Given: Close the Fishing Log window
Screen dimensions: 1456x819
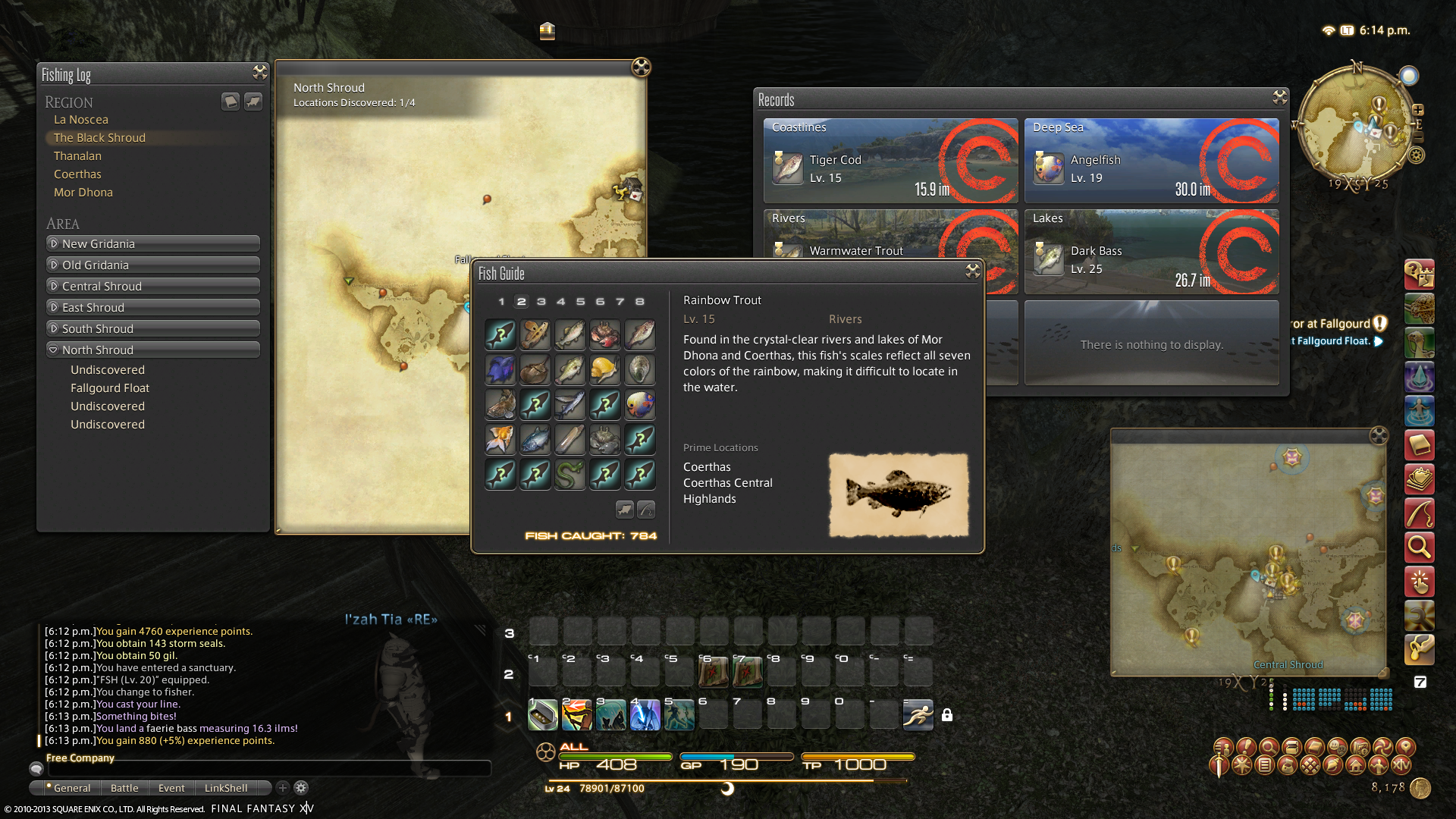Looking at the screenshot, I should click(x=260, y=72).
